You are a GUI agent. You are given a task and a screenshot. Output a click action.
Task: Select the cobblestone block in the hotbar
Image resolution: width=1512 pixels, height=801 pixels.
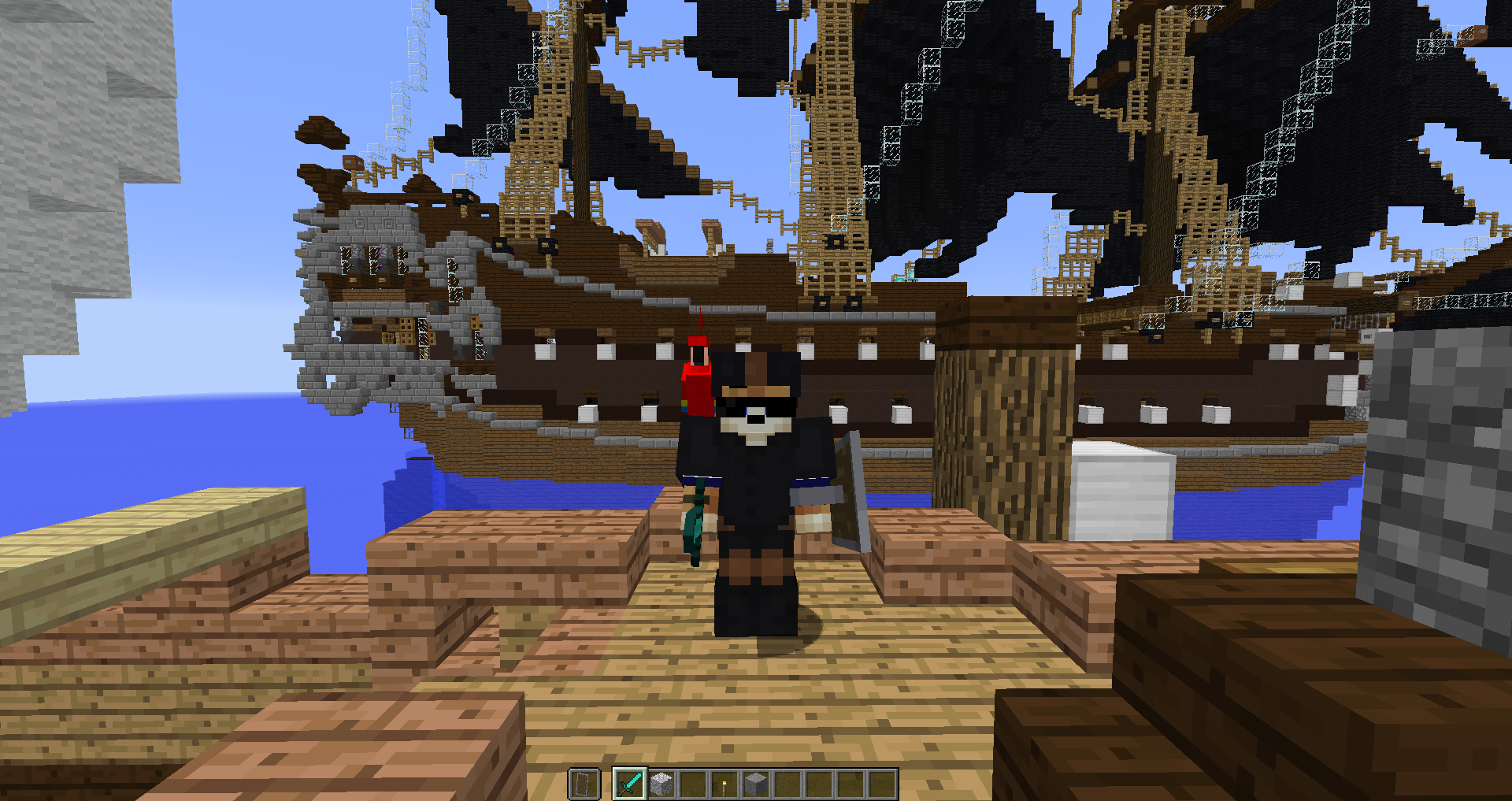(x=754, y=784)
